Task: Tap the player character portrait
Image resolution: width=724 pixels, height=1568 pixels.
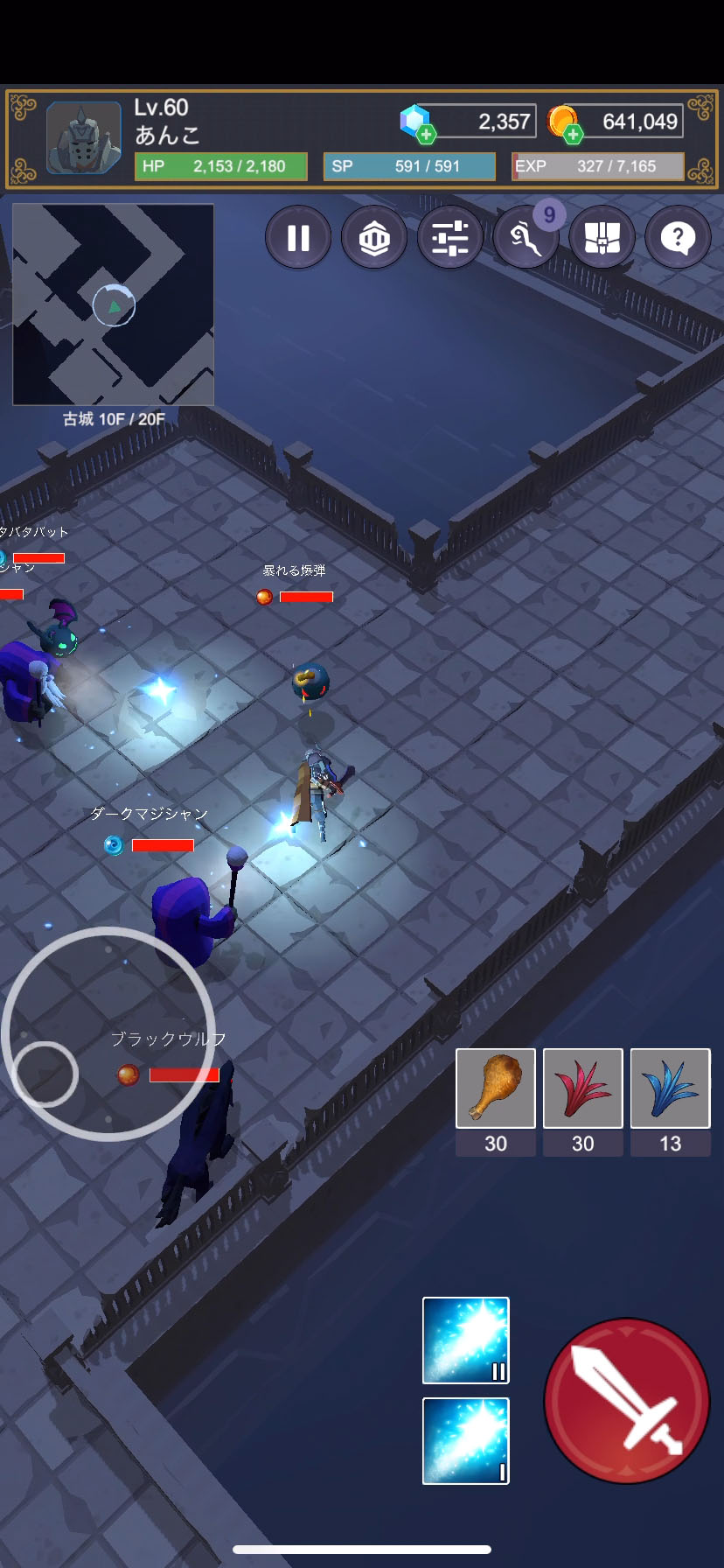Action: tap(84, 137)
